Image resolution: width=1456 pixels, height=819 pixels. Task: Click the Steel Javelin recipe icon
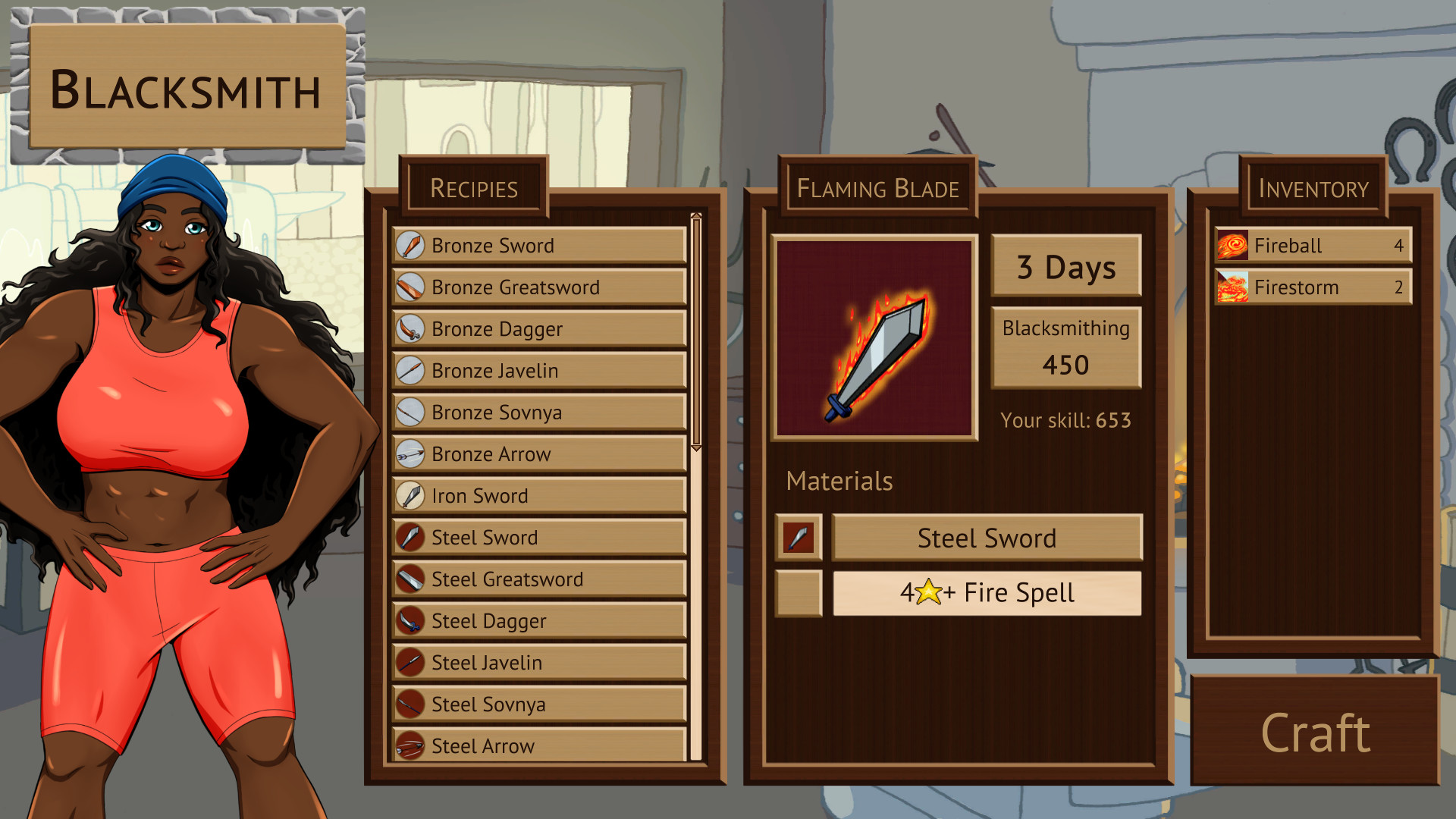point(410,662)
